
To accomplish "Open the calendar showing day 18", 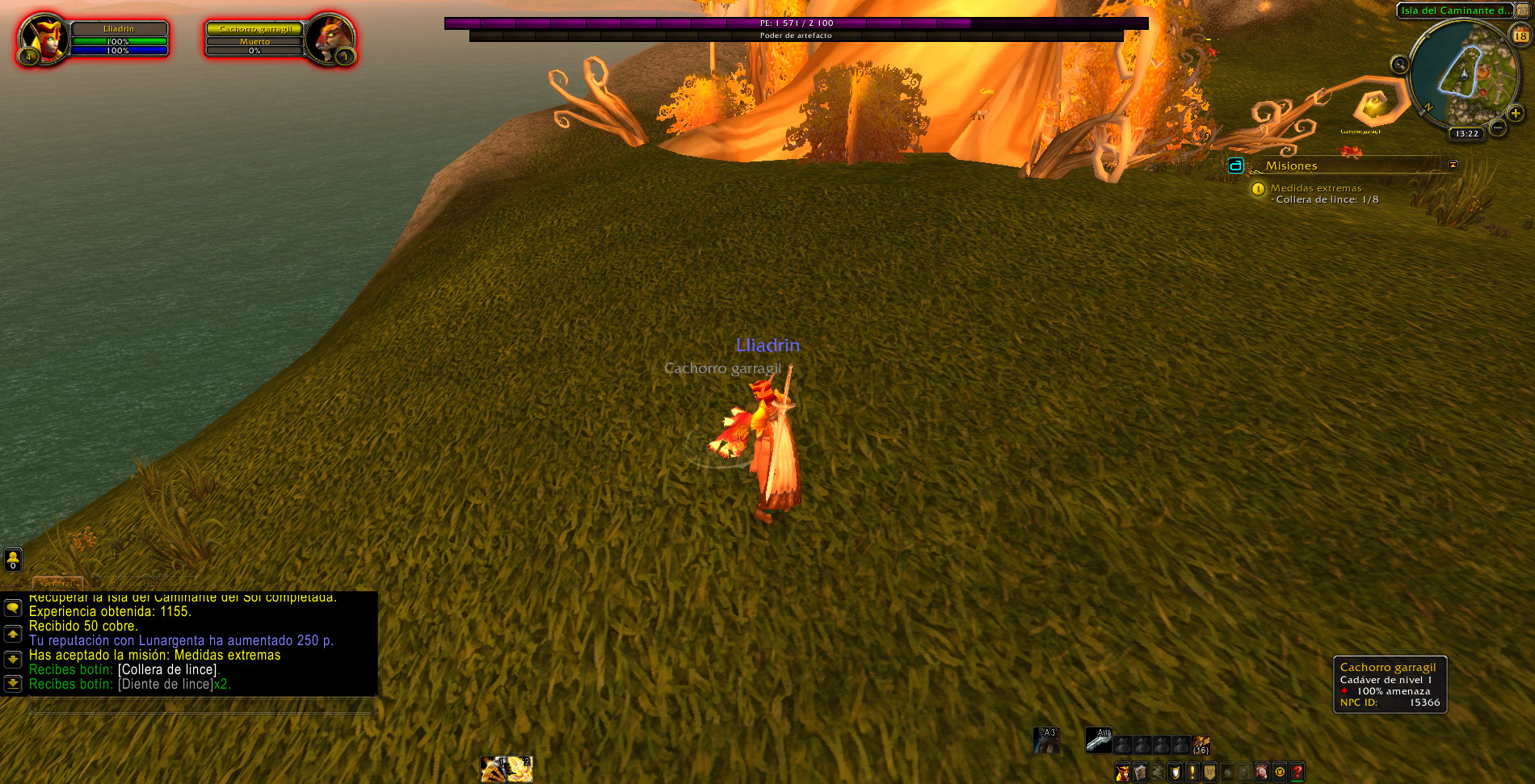I will coord(1520,36).
